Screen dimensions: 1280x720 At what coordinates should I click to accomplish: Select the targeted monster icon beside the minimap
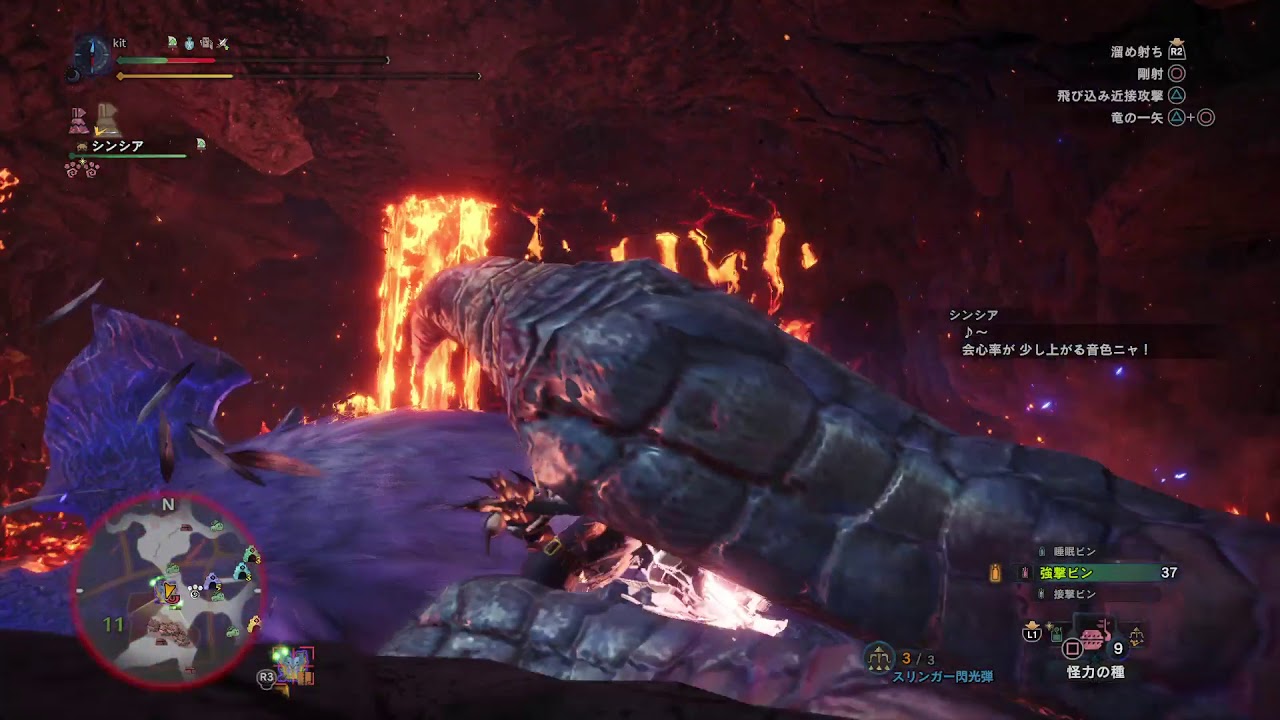coord(294,665)
